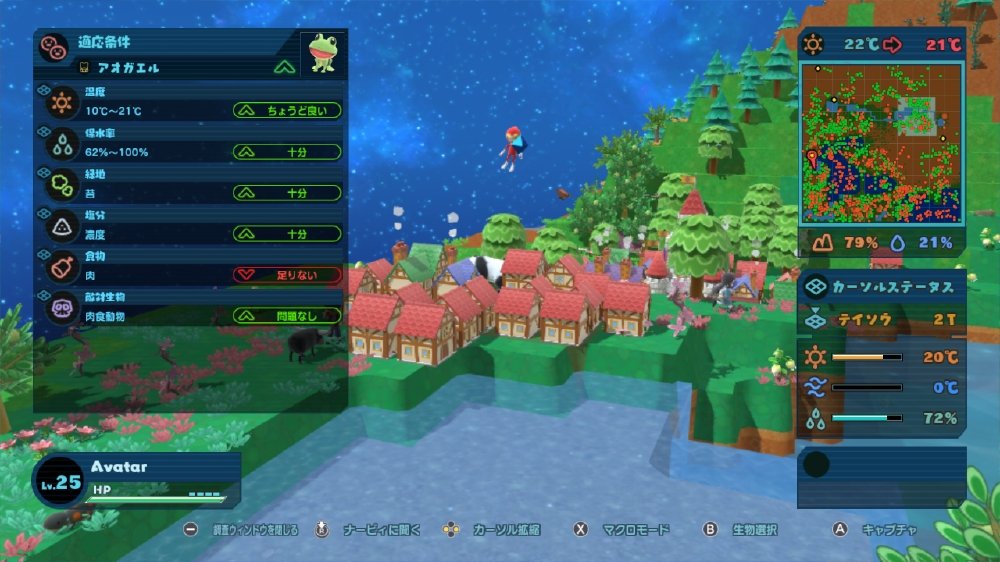Image resolution: width=1000 pixels, height=562 pixels.
Task: Click the ちょうど良い status badge
Action: click(x=287, y=110)
